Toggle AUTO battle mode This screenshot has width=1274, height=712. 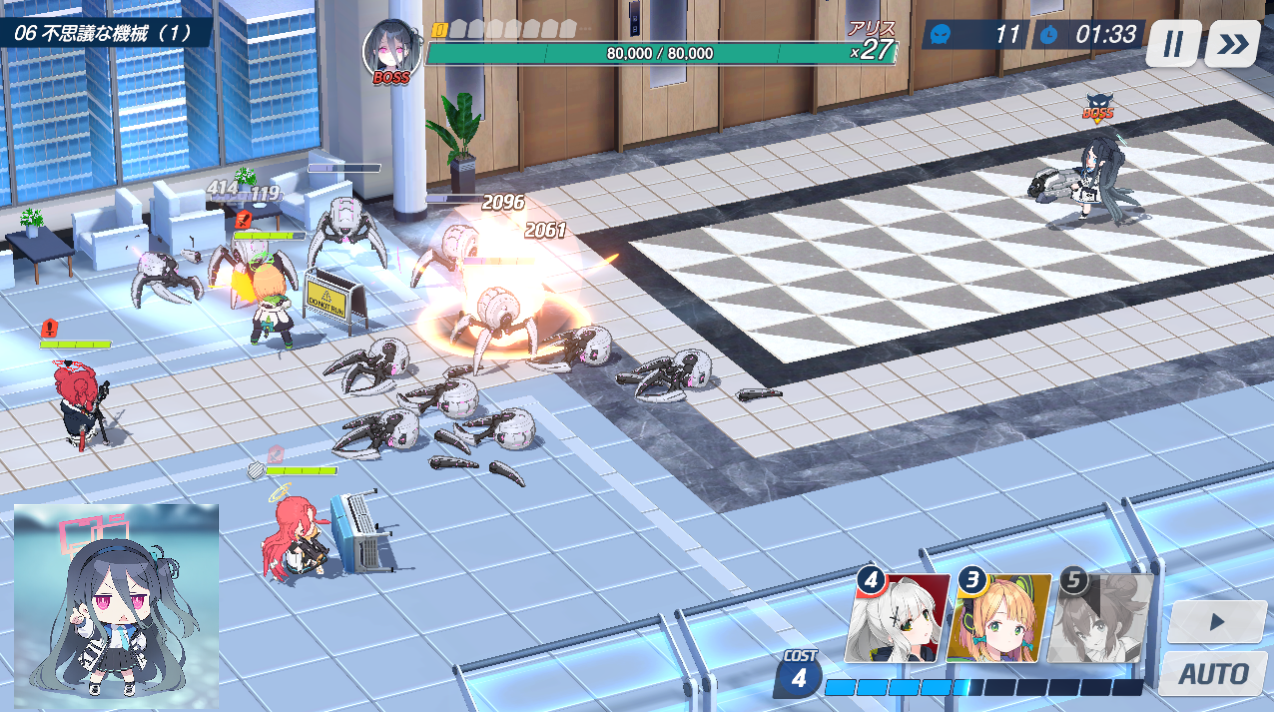(1213, 673)
